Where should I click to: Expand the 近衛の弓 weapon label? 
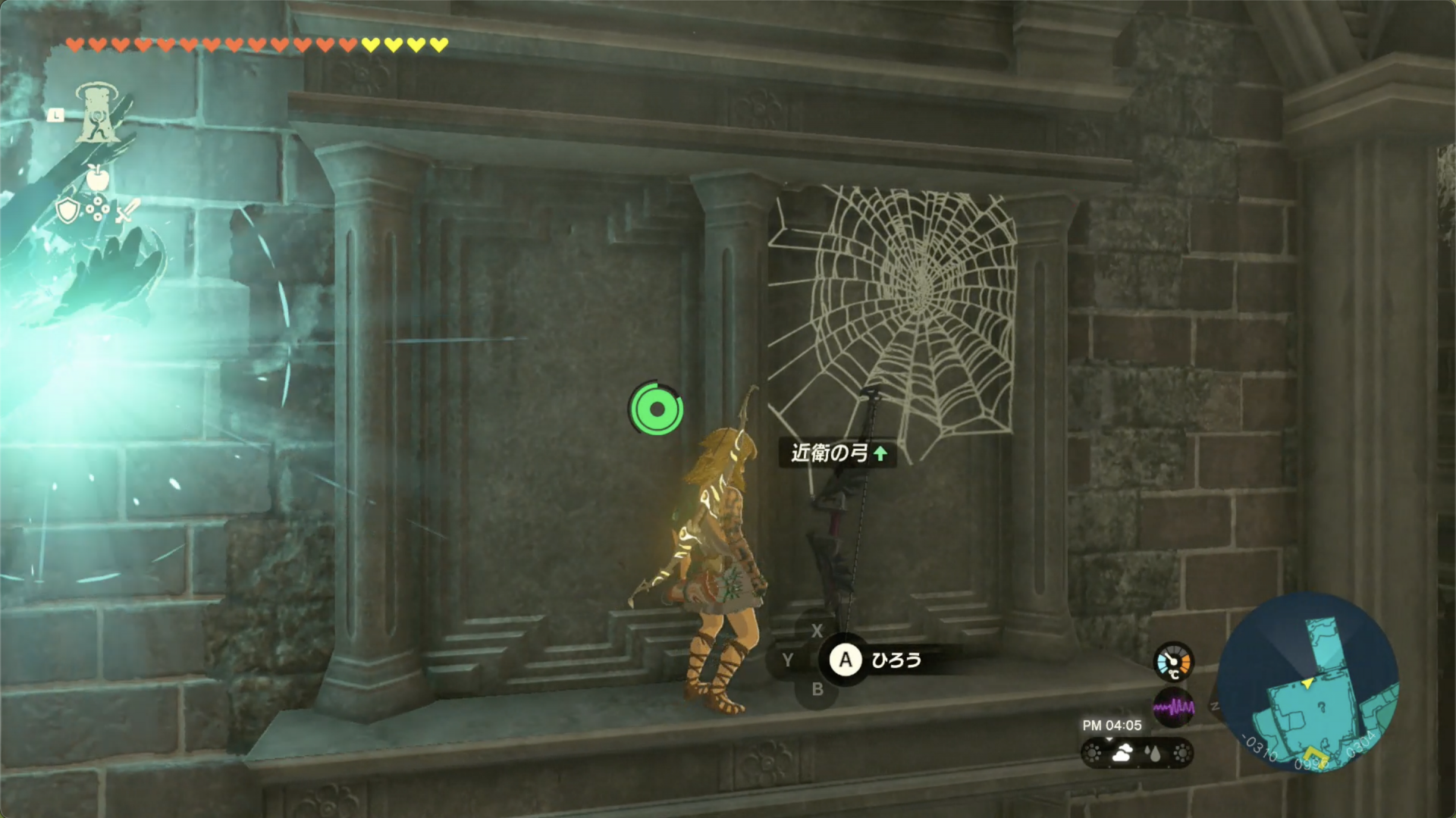pyautogui.click(x=830, y=455)
